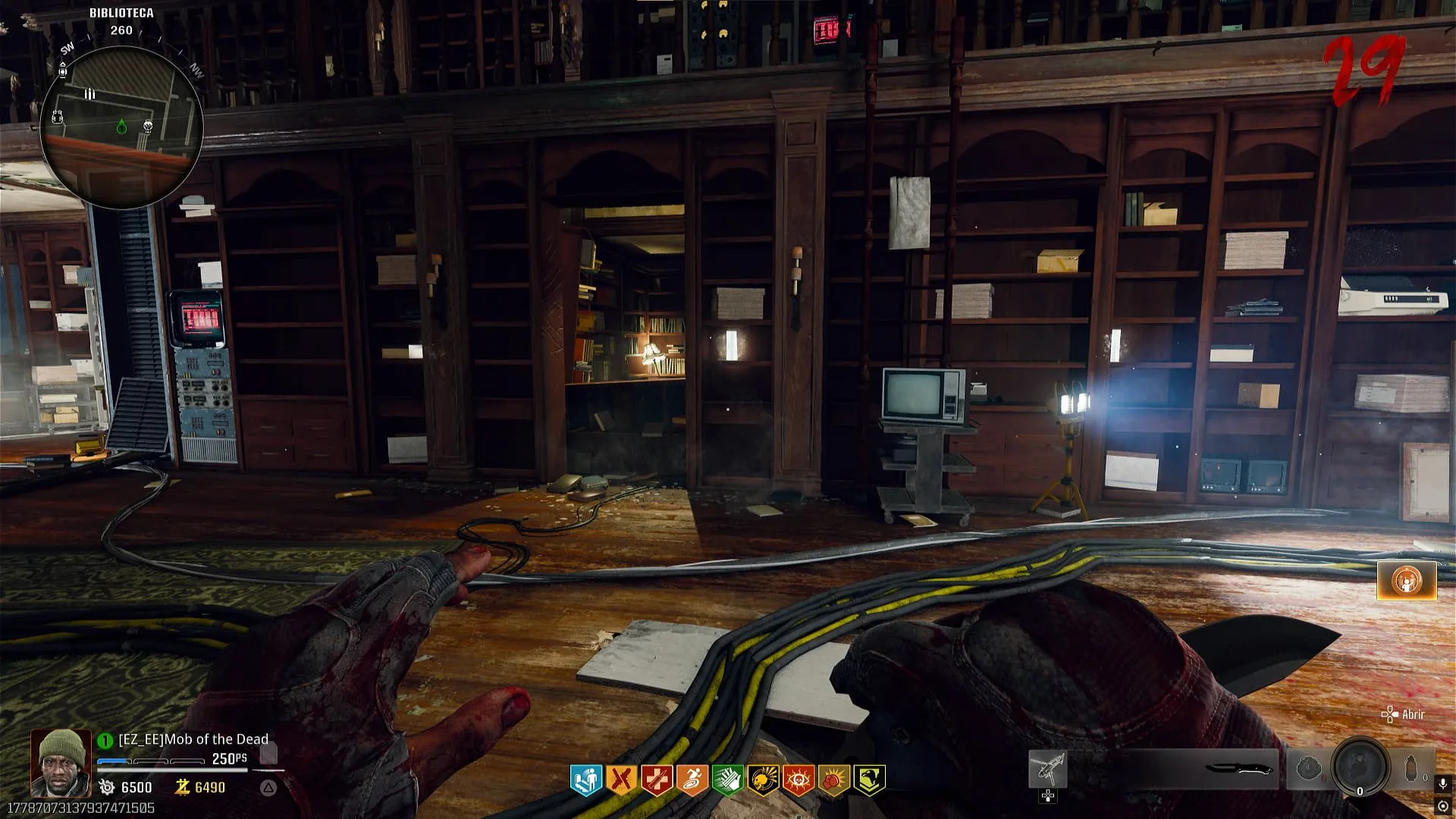
Task: Select the blue Quick Revive perk icon
Action: [586, 779]
